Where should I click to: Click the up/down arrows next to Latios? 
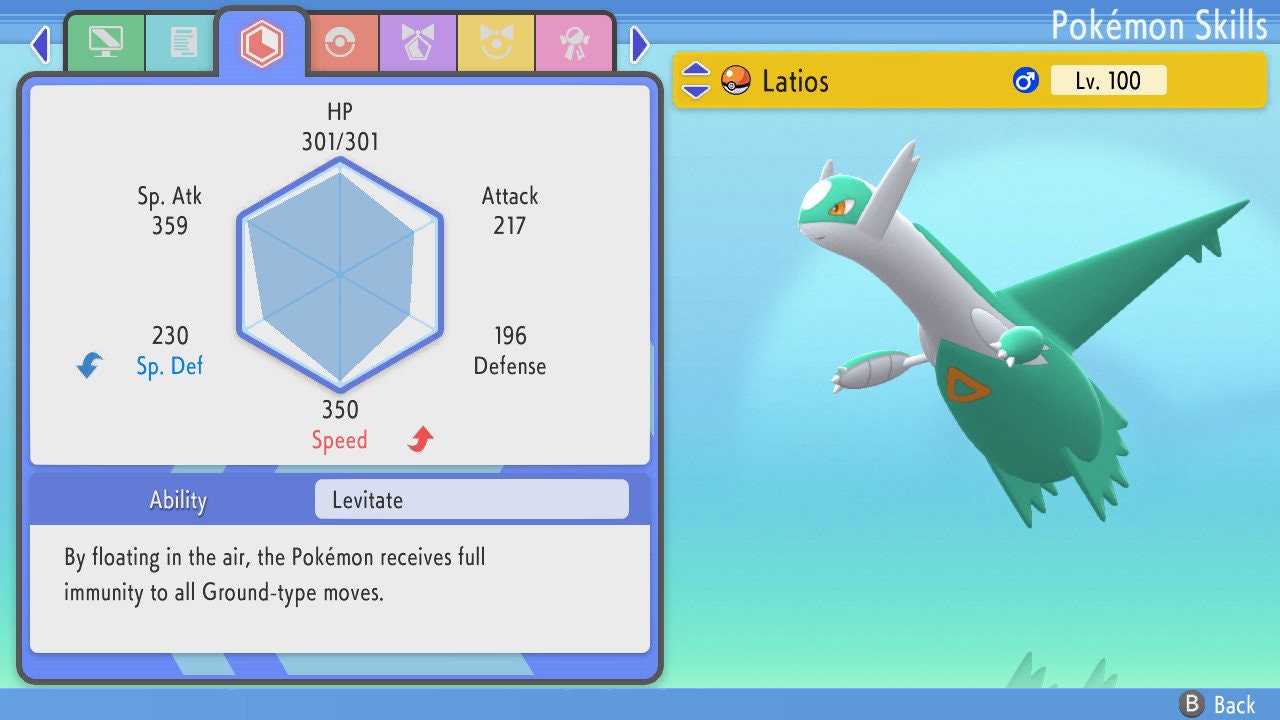696,80
